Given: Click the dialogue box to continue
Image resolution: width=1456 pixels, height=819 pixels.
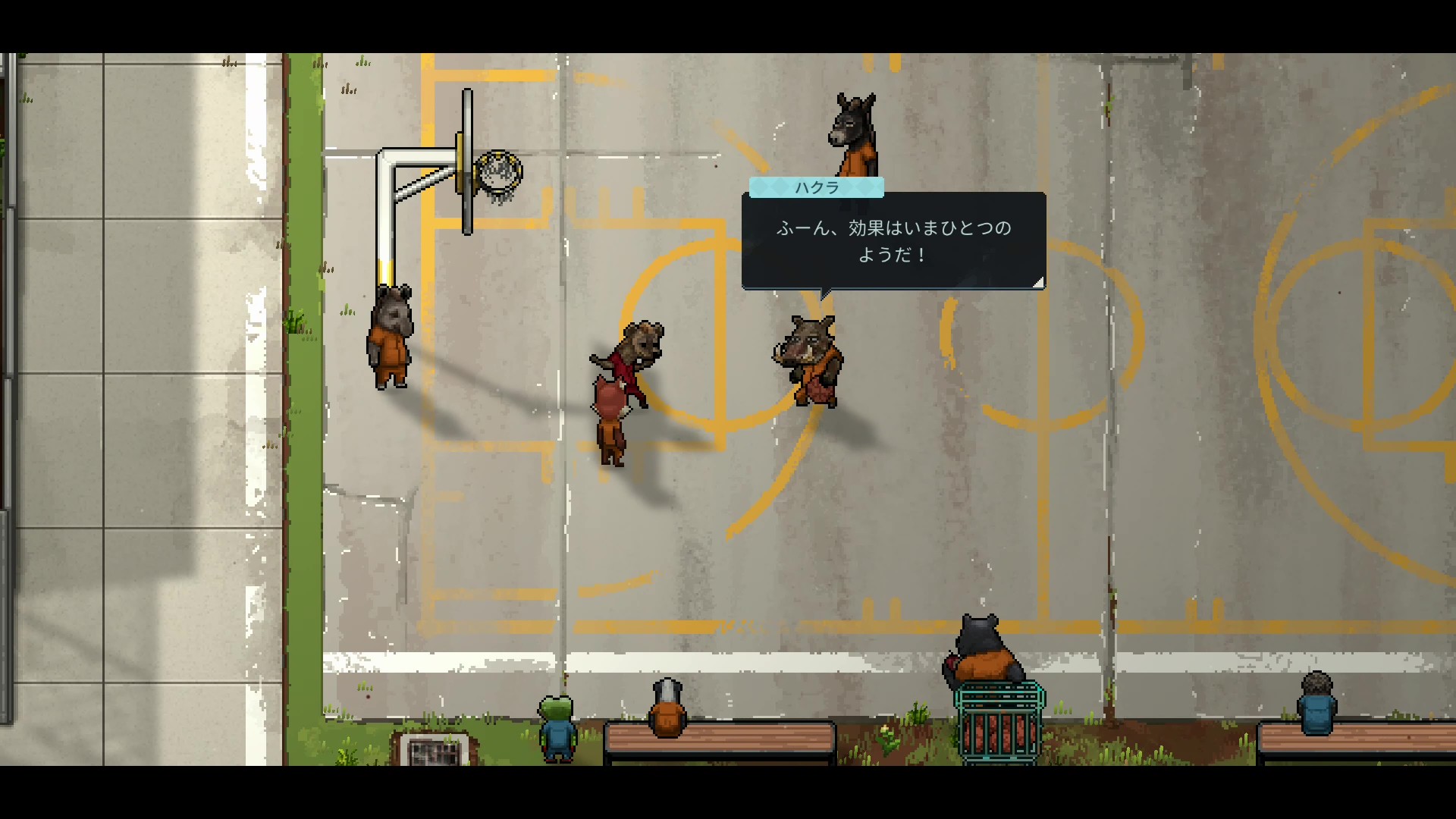Looking at the screenshot, I should pos(893,241).
